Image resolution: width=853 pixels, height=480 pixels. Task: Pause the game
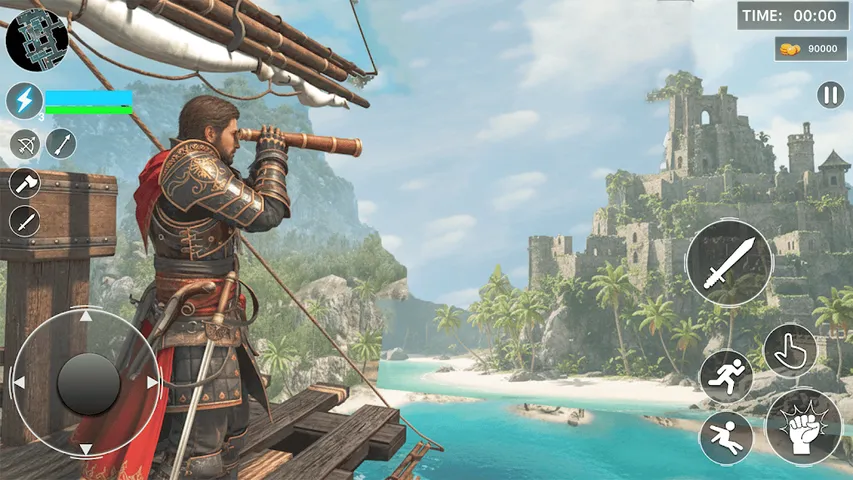pyautogui.click(x=830, y=95)
